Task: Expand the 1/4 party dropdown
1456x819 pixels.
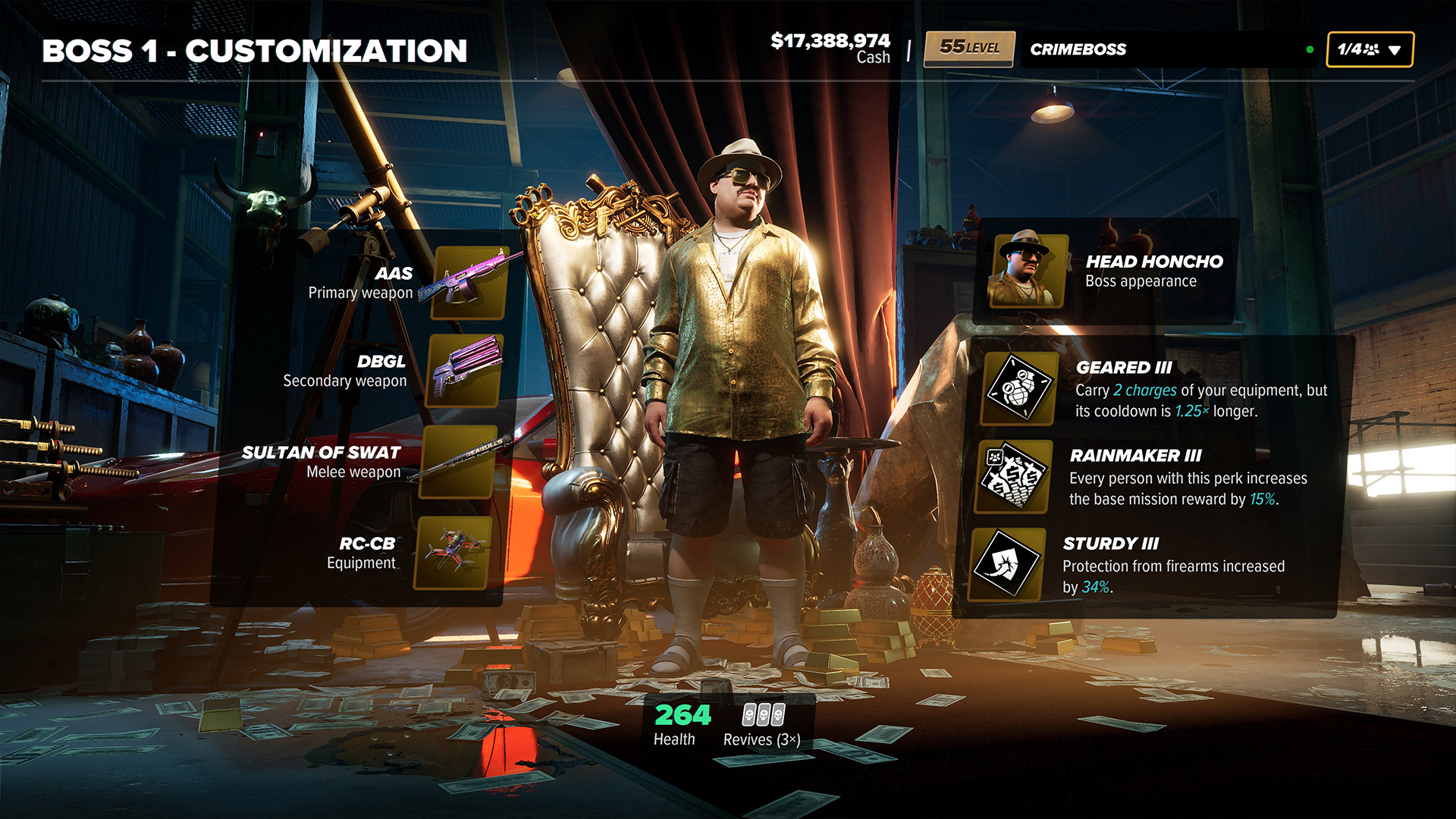Action: (x=1369, y=50)
